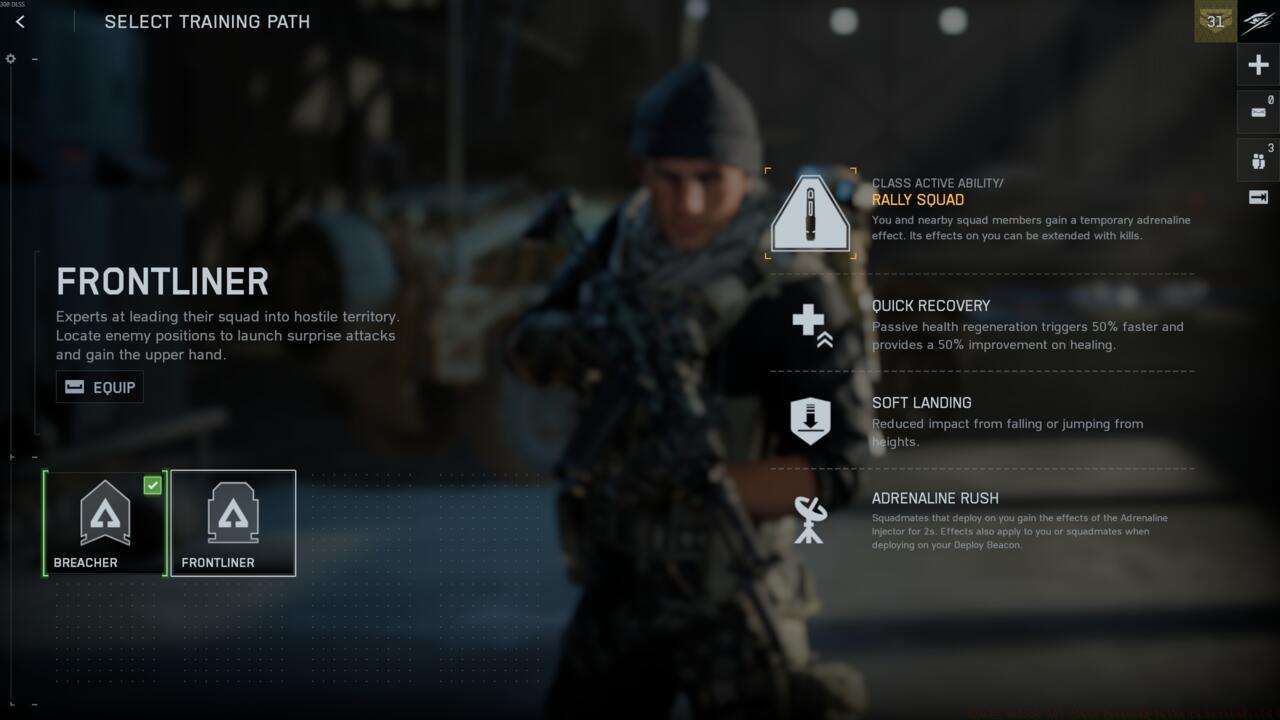Click the back arrow in the top left
Image resolution: width=1280 pixels, height=720 pixels.
click(20, 21)
